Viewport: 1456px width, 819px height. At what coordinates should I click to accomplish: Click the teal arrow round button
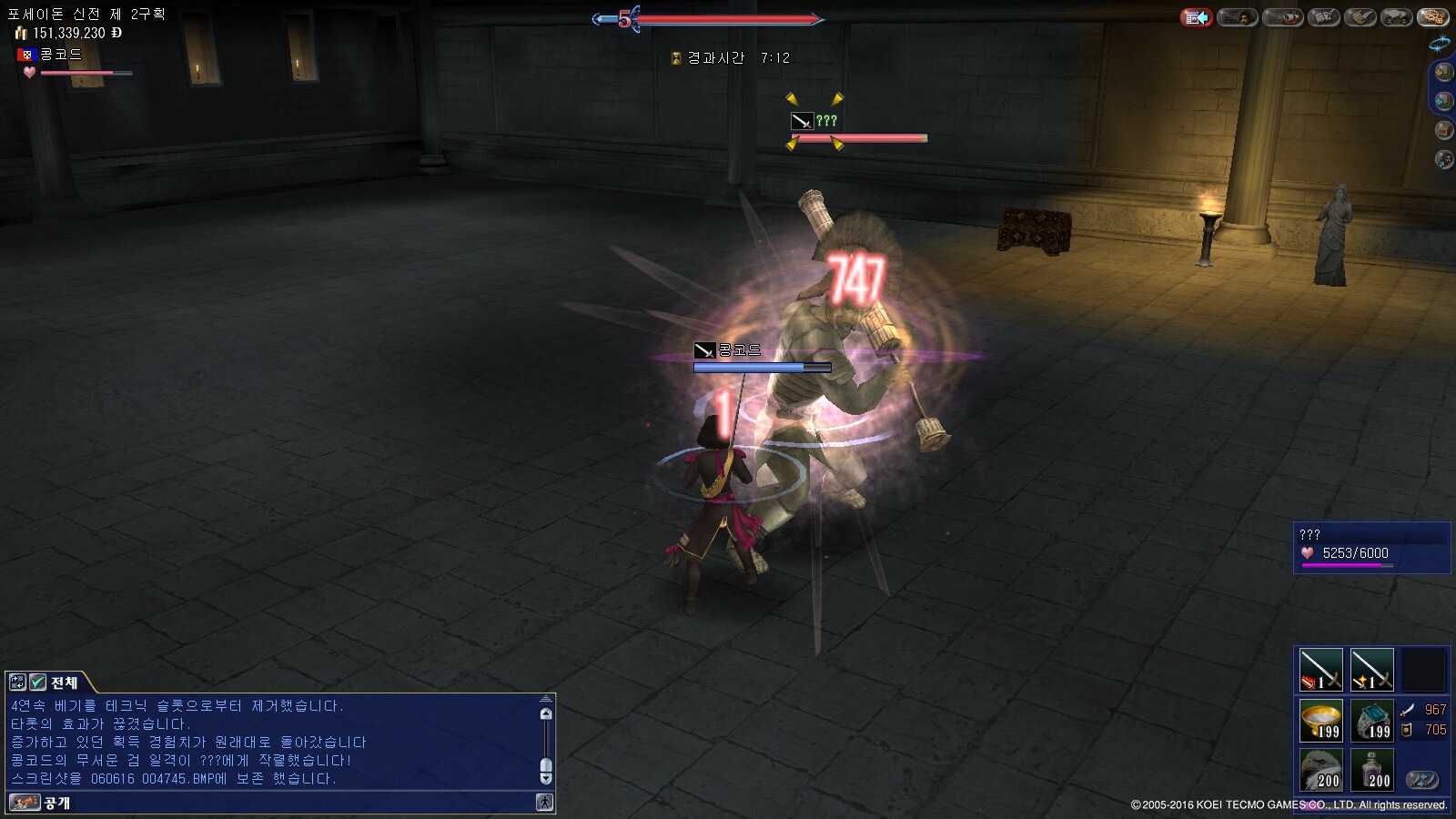1443,101
